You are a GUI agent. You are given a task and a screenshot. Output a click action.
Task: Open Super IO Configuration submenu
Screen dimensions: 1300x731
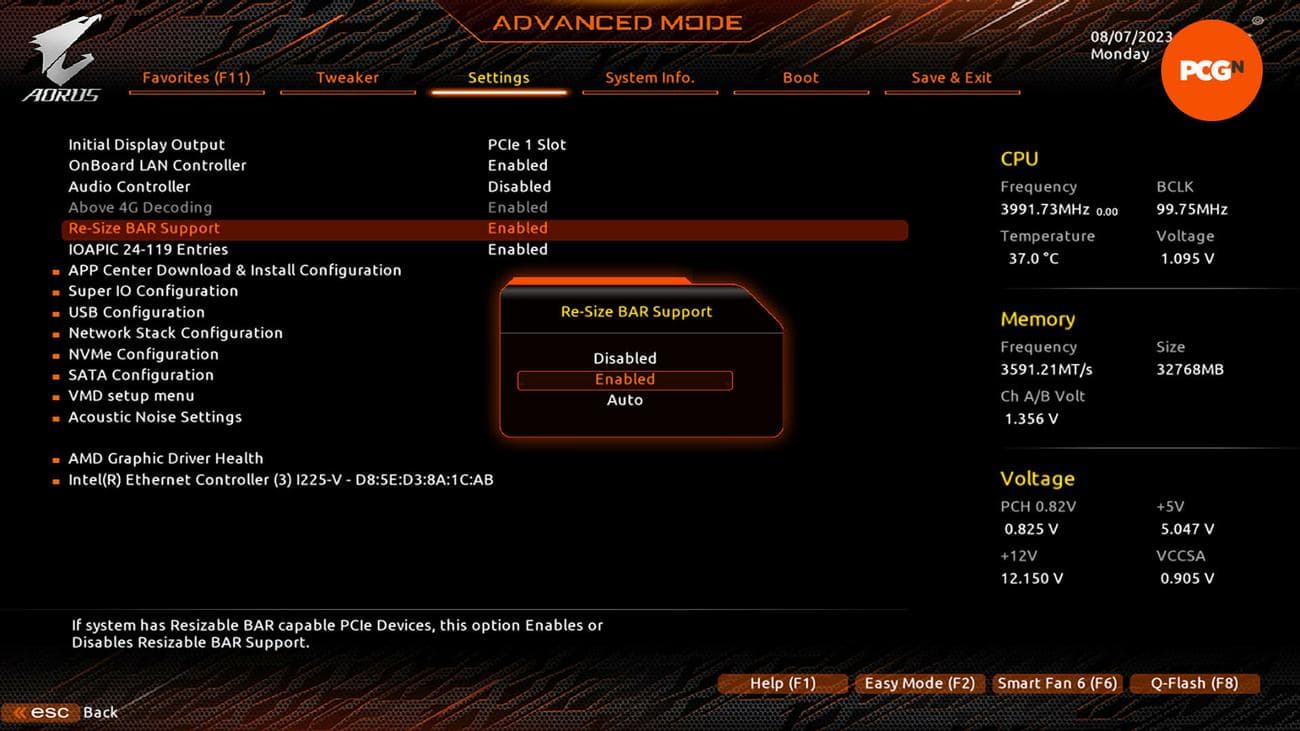pyautogui.click(x=153, y=291)
